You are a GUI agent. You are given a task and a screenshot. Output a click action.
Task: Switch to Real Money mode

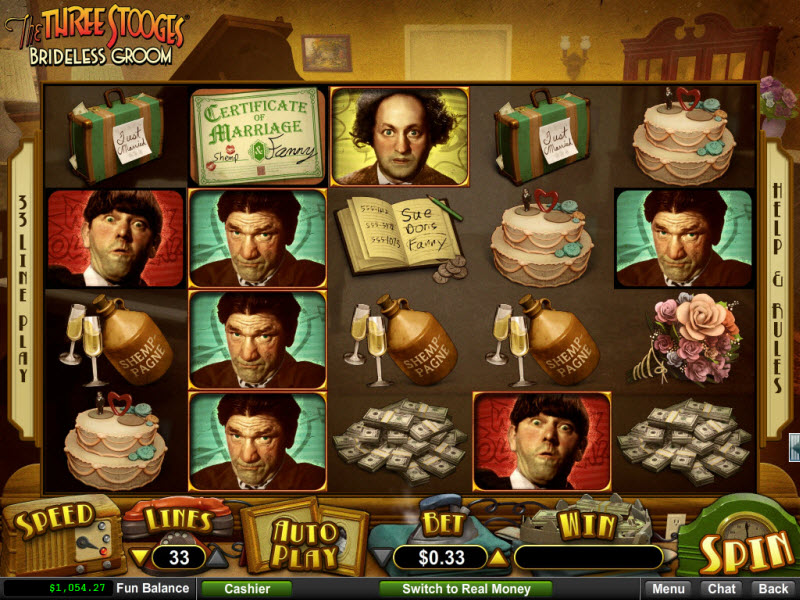point(465,589)
